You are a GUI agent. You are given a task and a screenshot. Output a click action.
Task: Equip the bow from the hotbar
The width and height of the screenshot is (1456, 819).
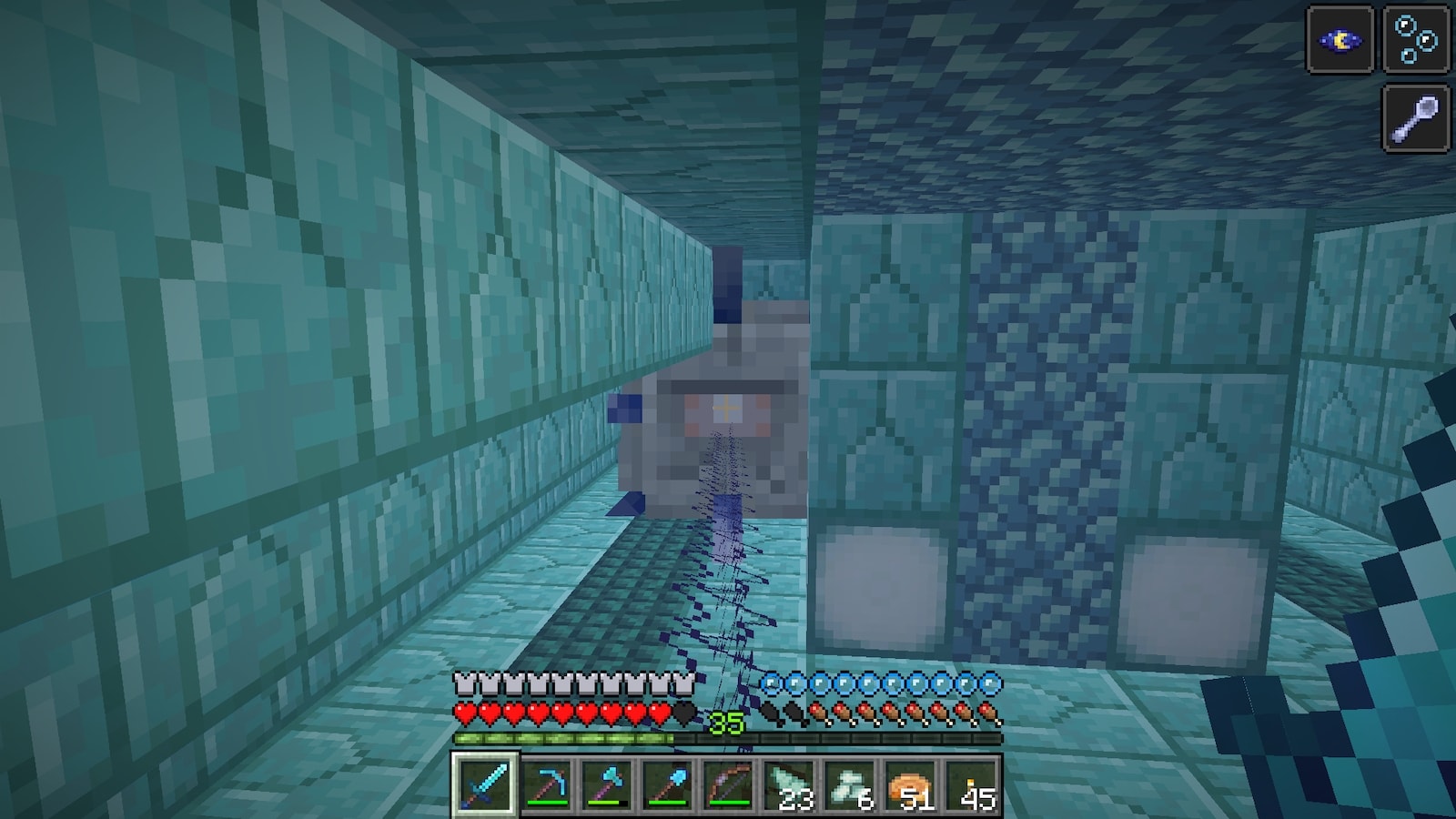click(x=728, y=784)
